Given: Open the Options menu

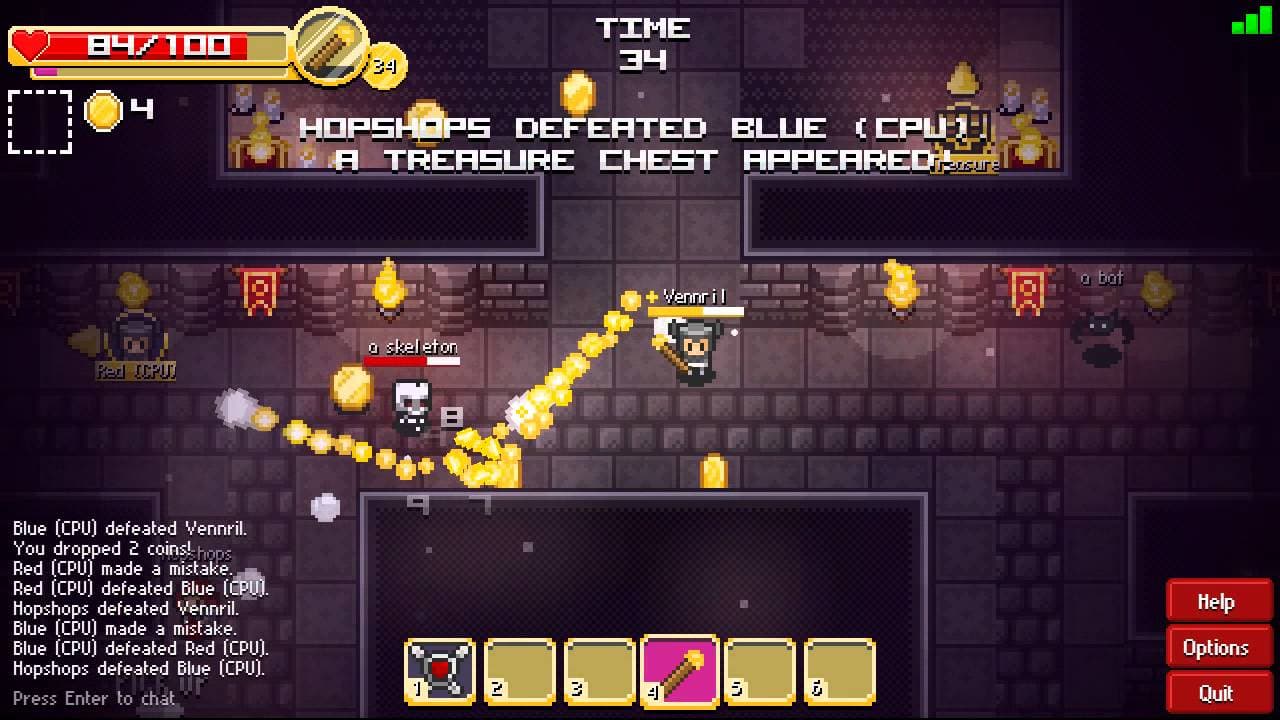Looking at the screenshot, I should [x=1217, y=647].
